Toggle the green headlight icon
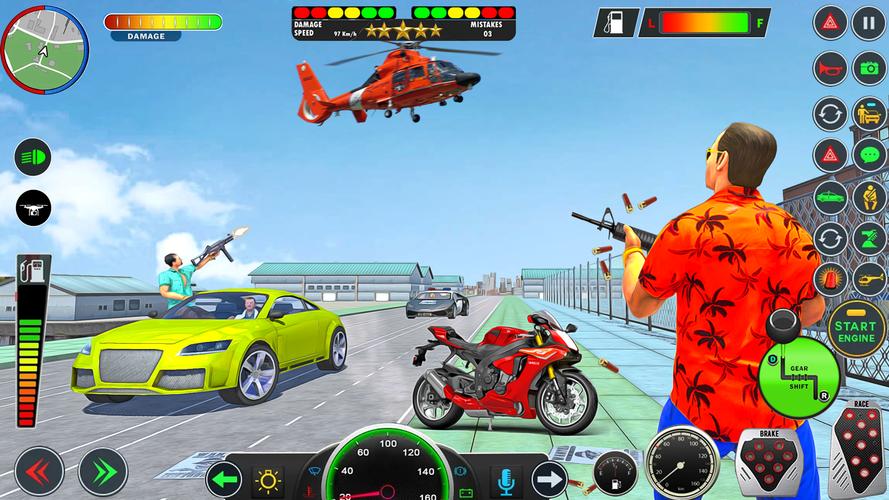Image resolution: width=889 pixels, height=500 pixels. [33, 157]
